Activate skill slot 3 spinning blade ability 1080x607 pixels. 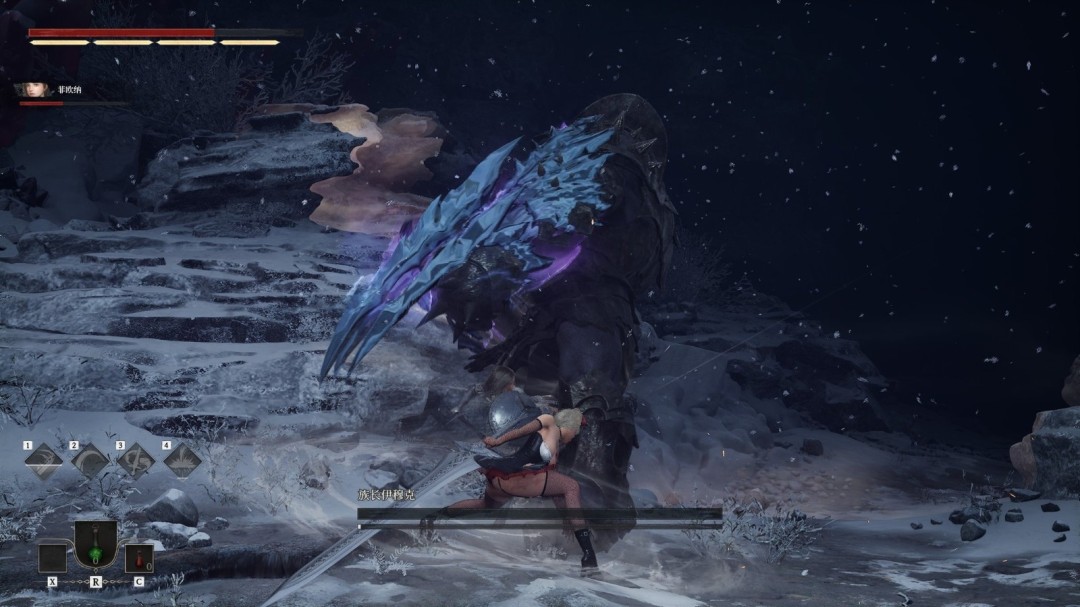pos(136,461)
